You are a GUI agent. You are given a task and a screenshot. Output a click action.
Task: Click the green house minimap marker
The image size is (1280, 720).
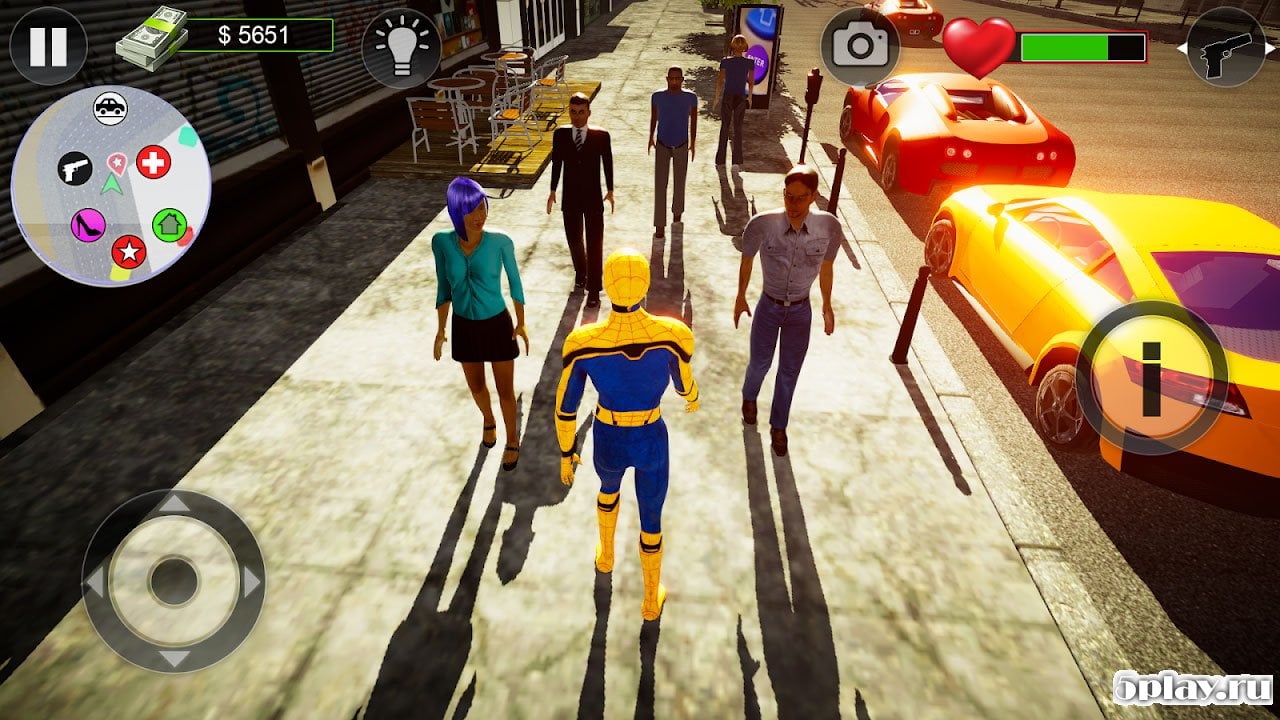point(169,224)
